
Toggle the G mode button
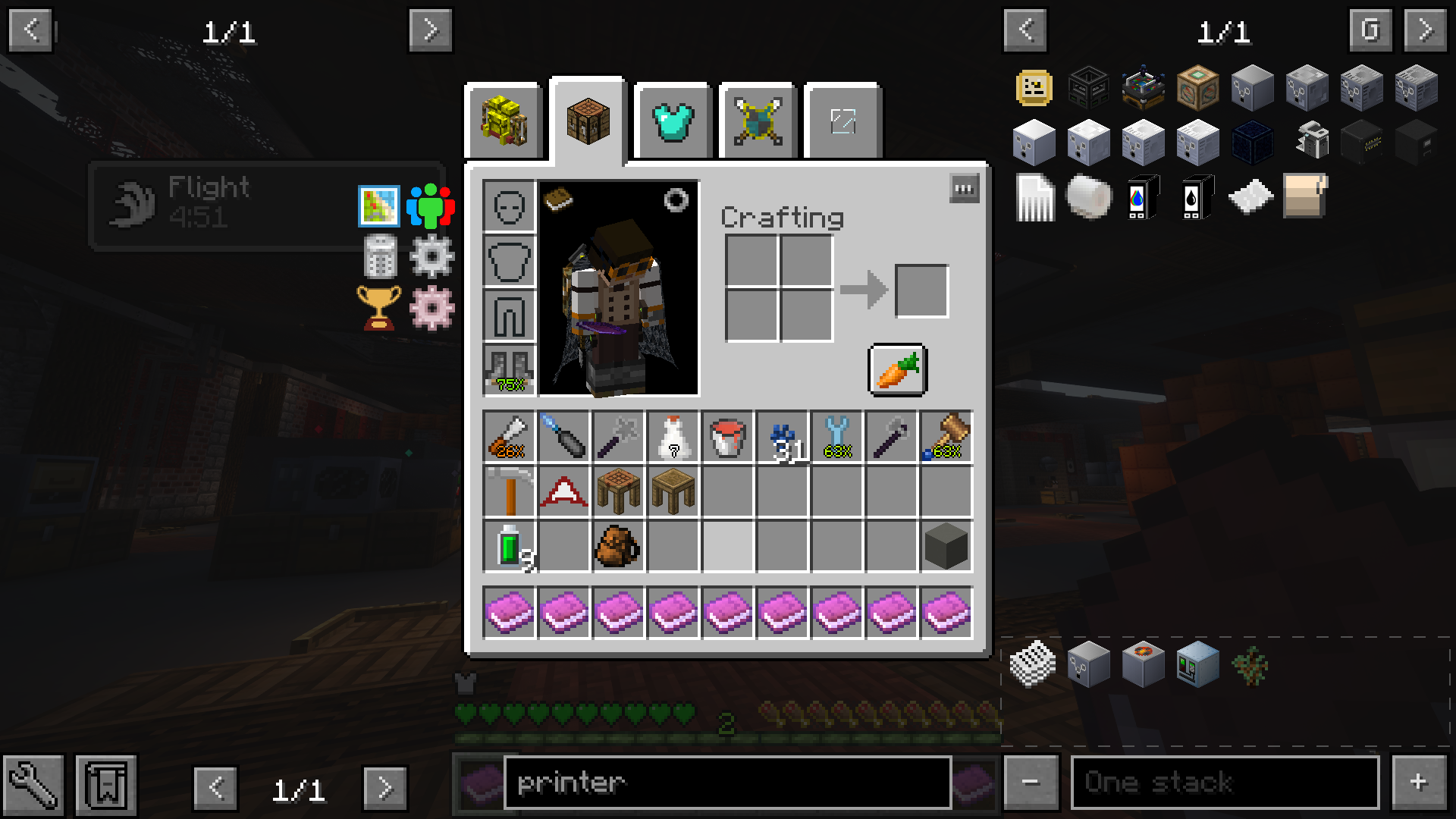point(1370,30)
